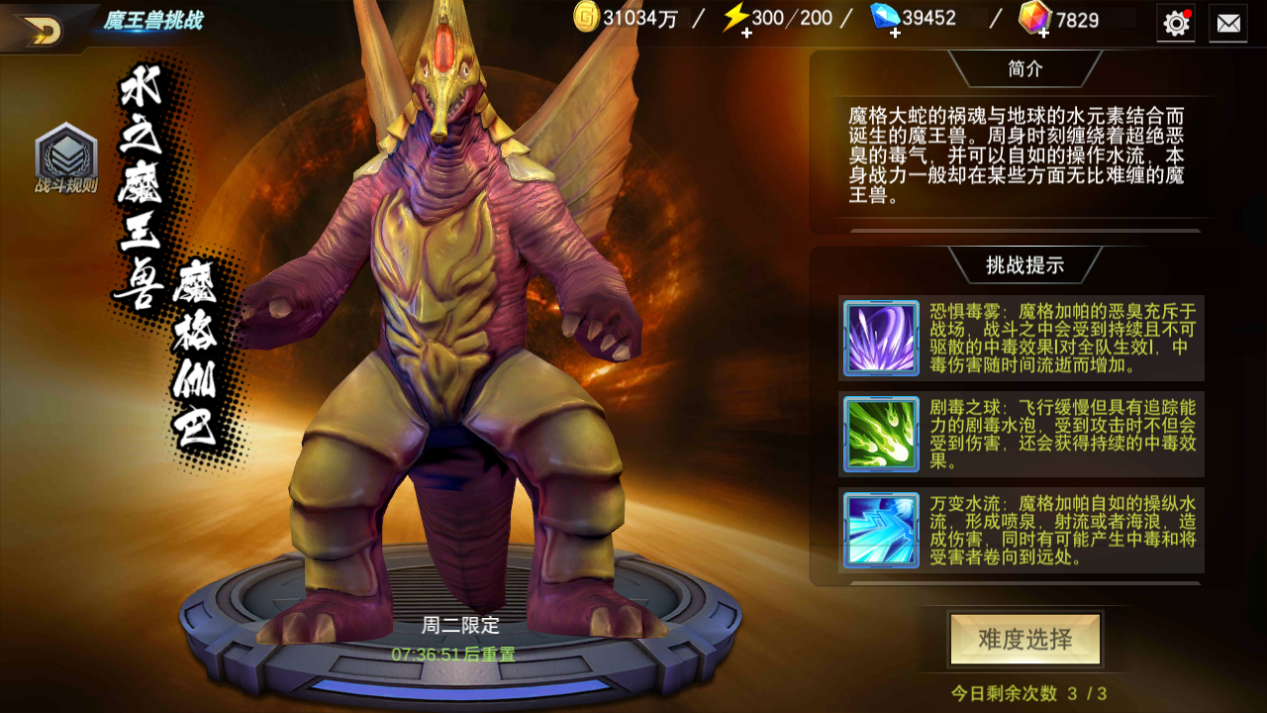Image resolution: width=1267 pixels, height=713 pixels.
Task: Add rainbow gems with the plus icon
Action: point(1042,32)
